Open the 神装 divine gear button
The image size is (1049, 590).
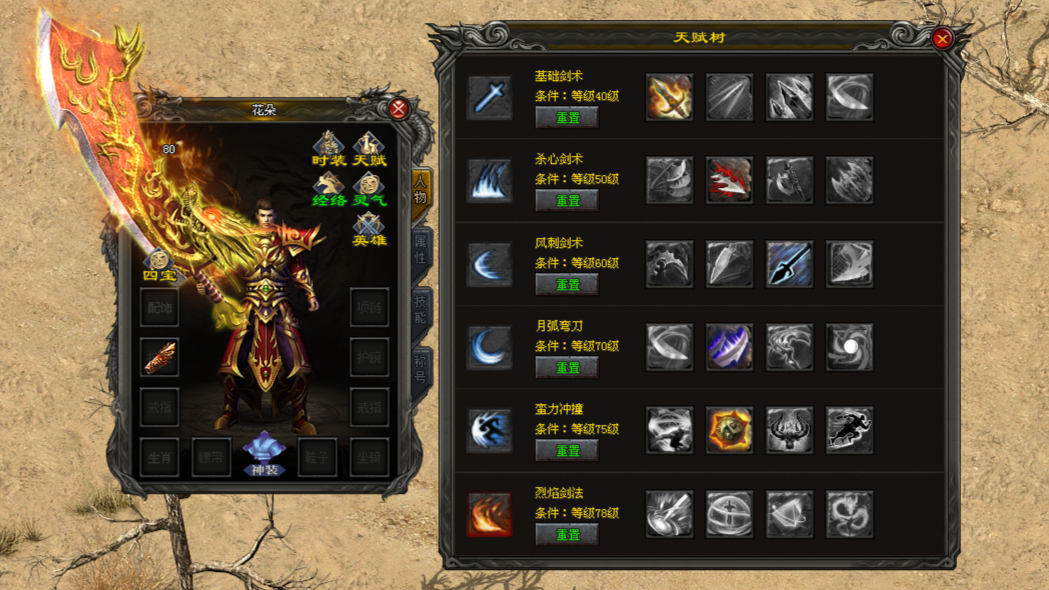point(264,454)
